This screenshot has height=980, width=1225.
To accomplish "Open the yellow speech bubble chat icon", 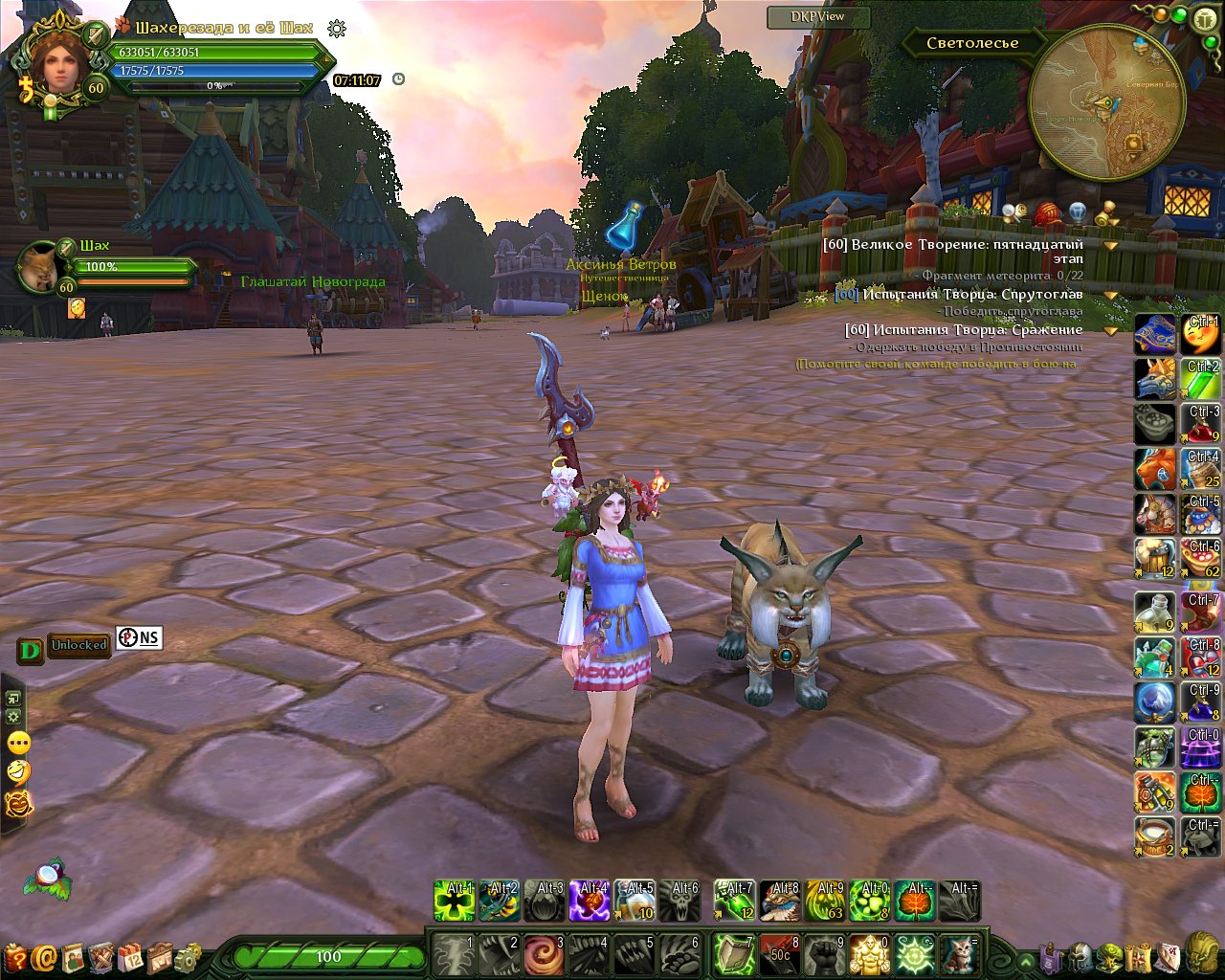I will (18, 744).
